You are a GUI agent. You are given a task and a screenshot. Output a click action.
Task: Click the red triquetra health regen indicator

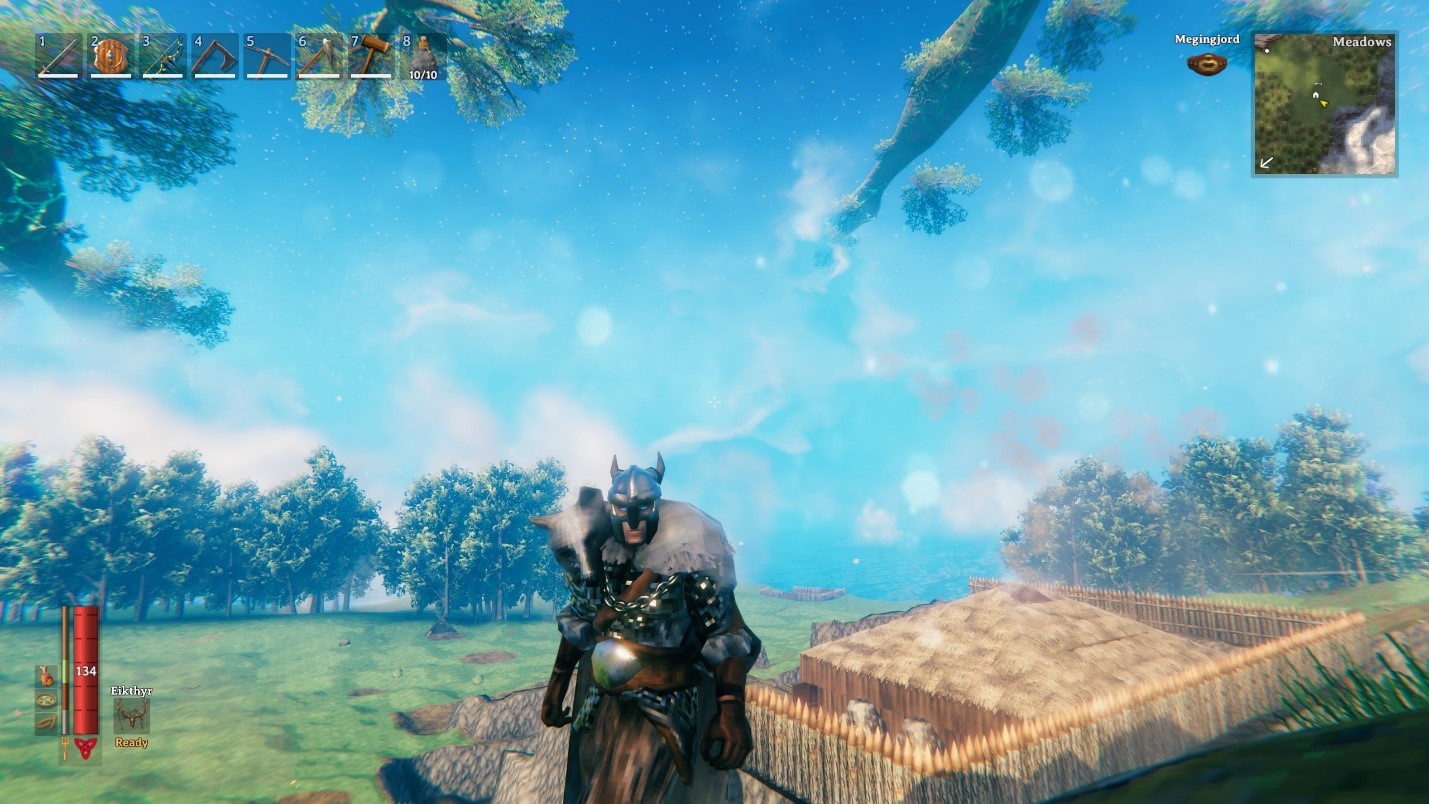pos(84,747)
